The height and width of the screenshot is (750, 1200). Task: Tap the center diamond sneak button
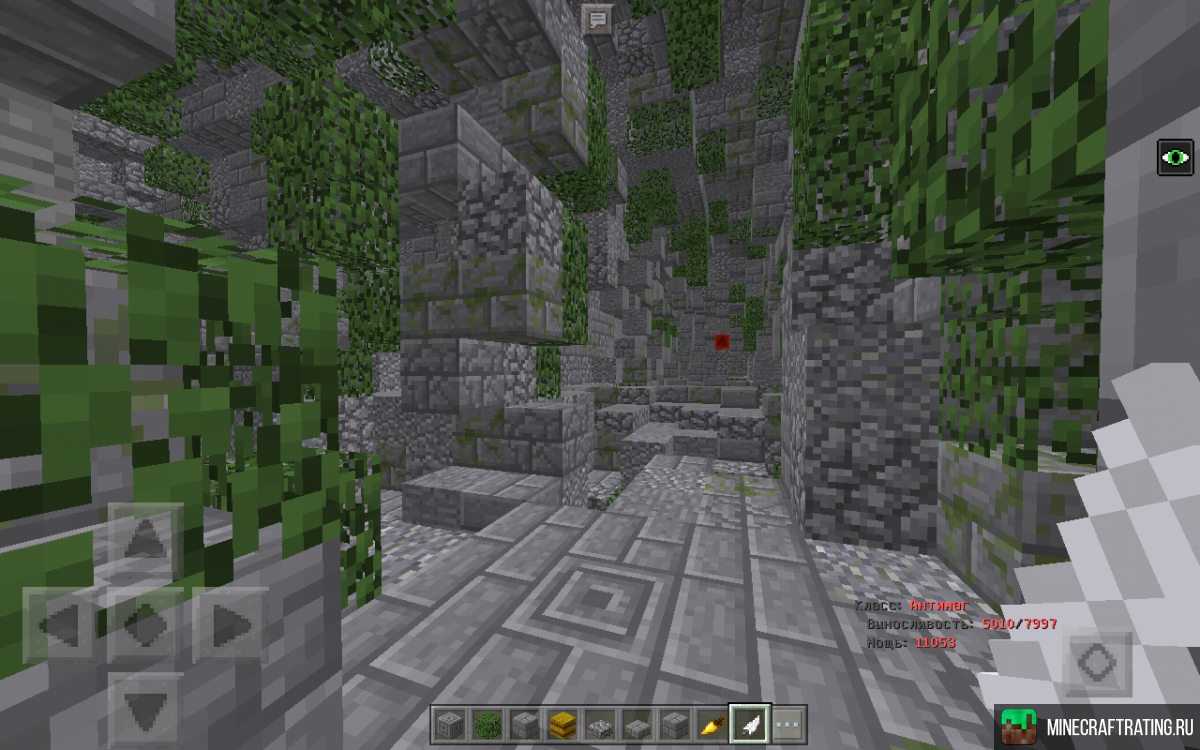[144, 626]
